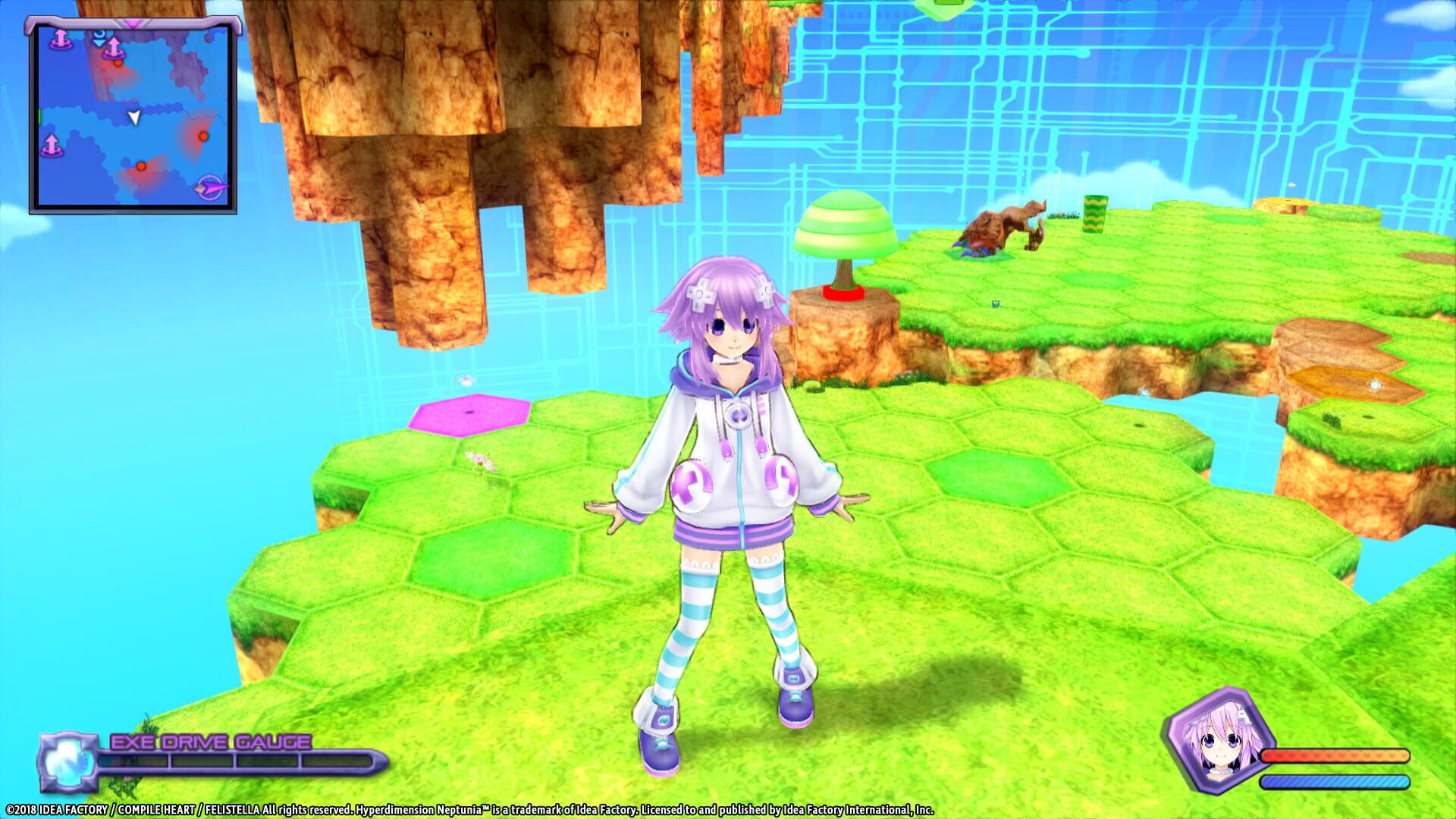The height and width of the screenshot is (819, 1456).
Task: Select the pink triangle at the minimap's top edge
Action: [x=130, y=23]
